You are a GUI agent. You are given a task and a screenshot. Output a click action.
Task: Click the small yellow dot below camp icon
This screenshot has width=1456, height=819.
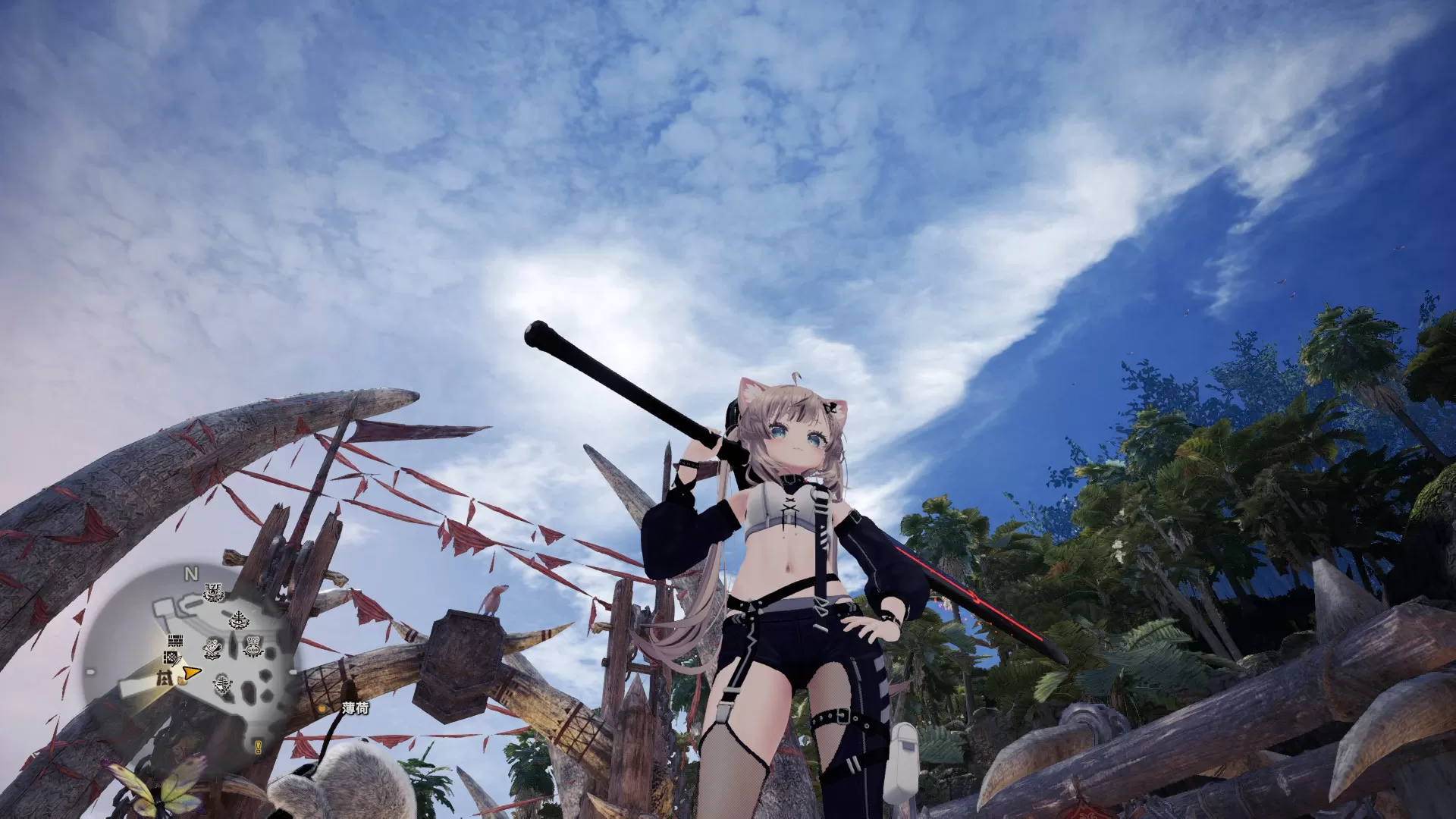[x=181, y=682]
